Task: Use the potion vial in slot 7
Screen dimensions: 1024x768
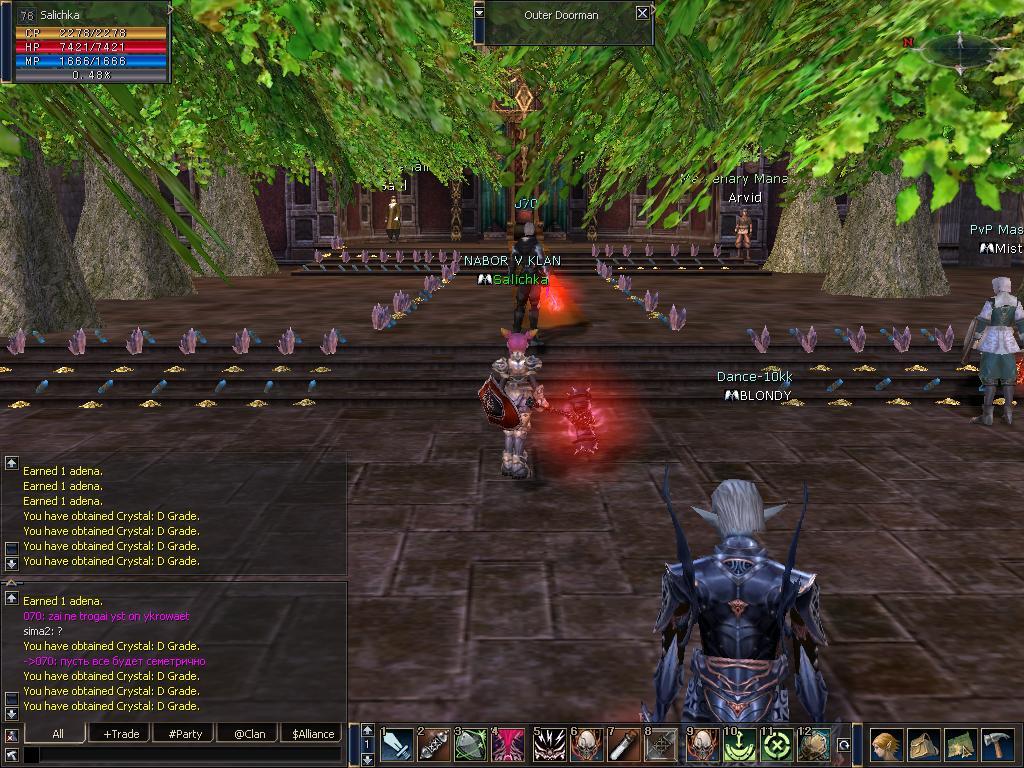Action: coord(625,746)
